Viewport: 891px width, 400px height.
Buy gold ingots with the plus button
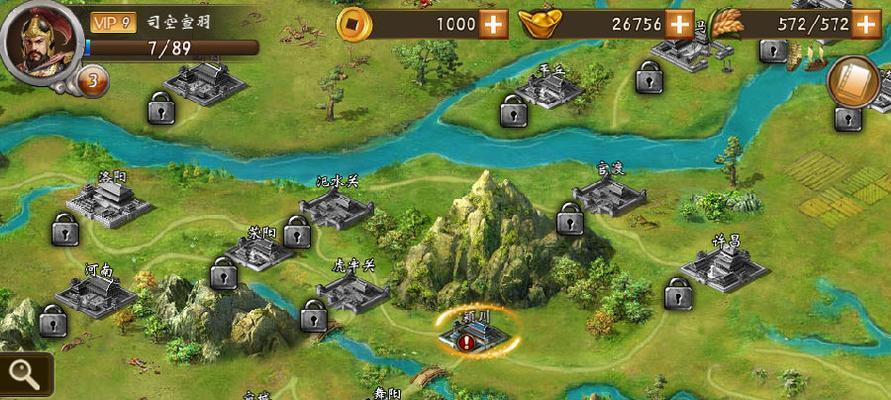(680, 24)
